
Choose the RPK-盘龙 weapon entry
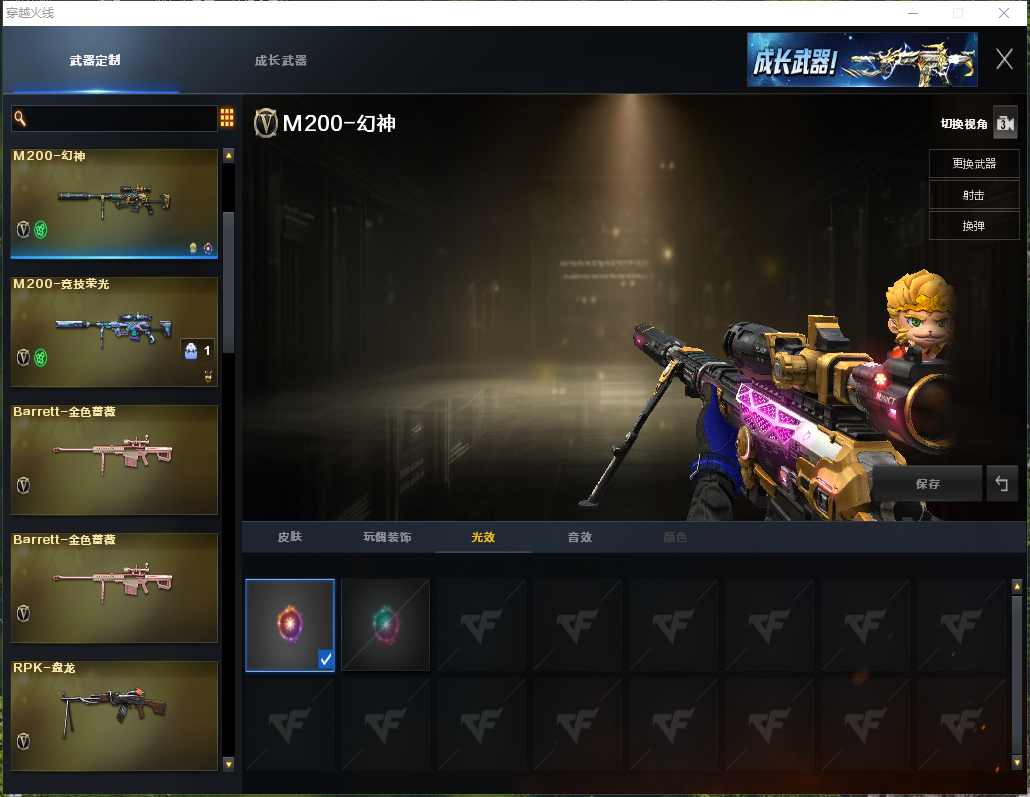click(x=114, y=715)
